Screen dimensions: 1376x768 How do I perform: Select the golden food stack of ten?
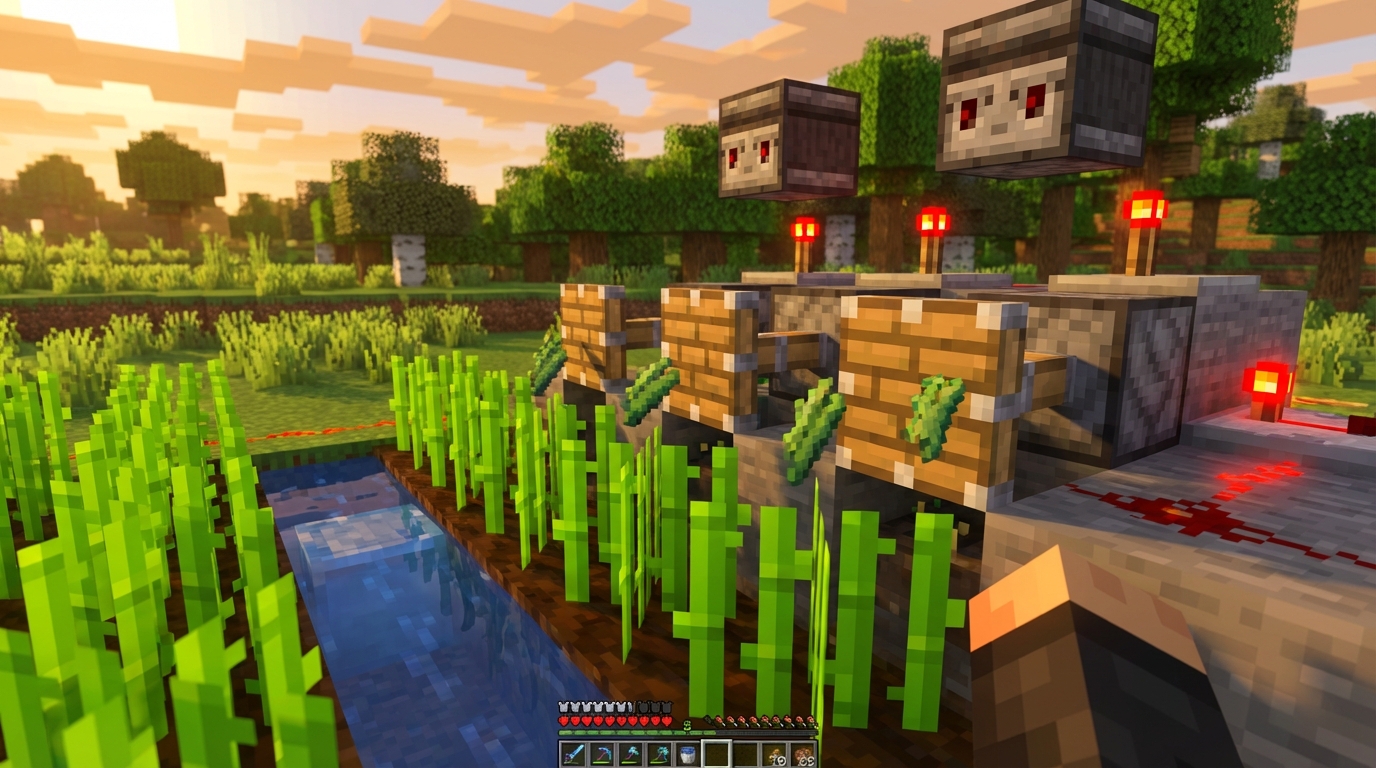click(774, 753)
